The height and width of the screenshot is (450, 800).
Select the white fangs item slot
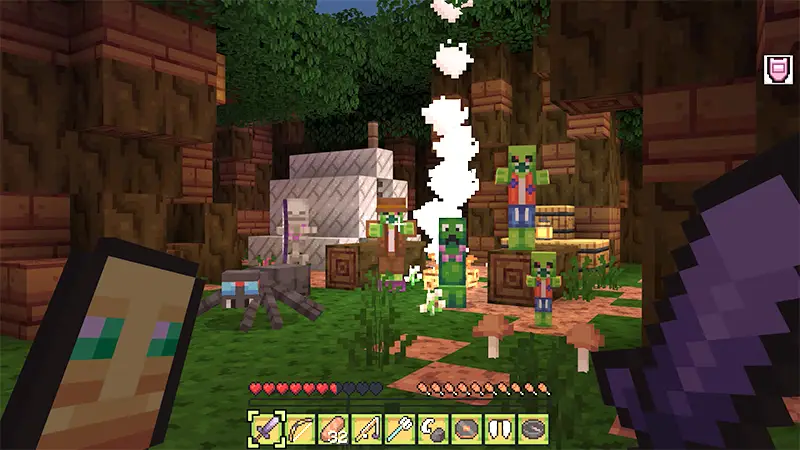(500, 428)
